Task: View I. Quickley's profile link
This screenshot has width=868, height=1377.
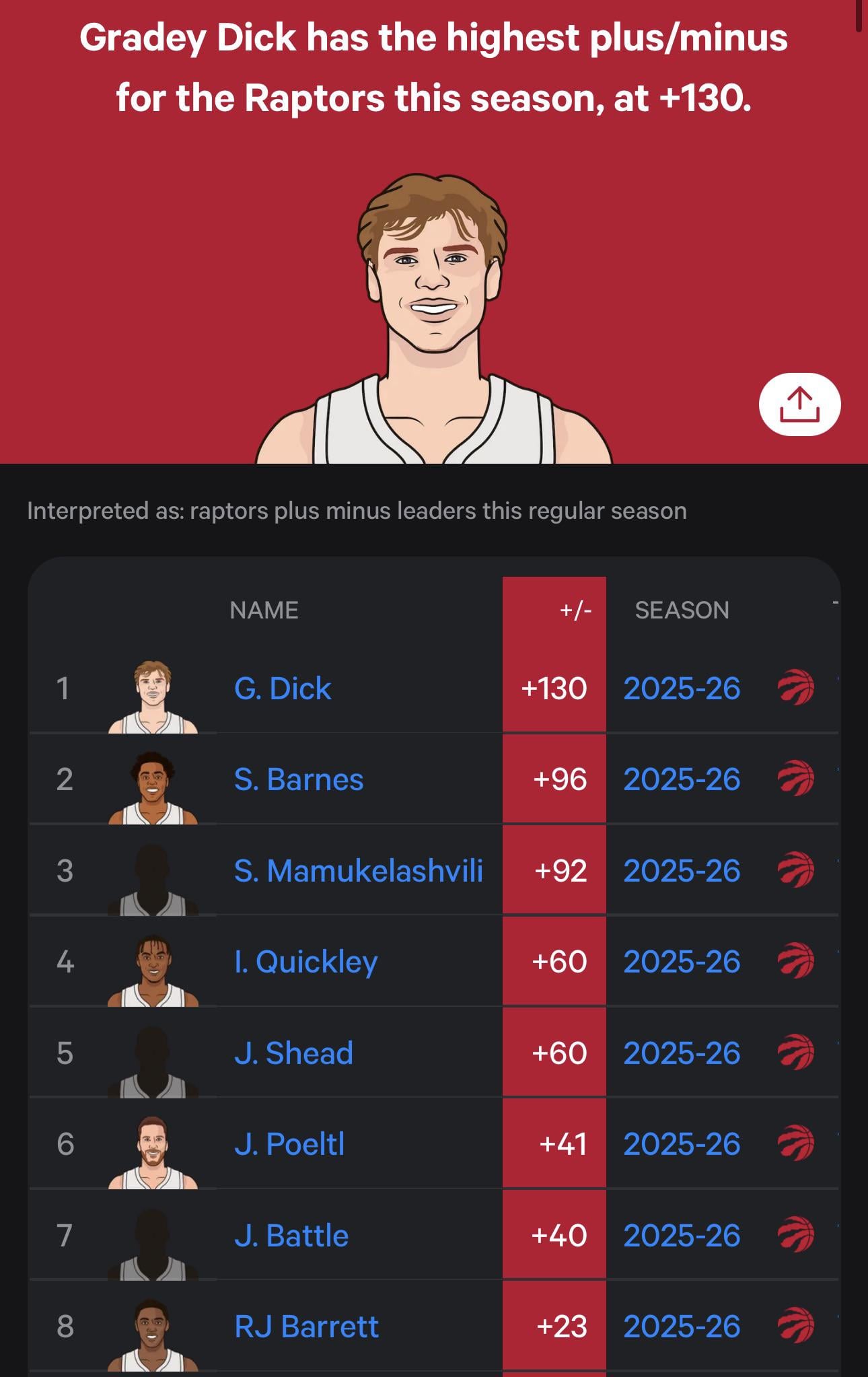Action: (x=305, y=962)
